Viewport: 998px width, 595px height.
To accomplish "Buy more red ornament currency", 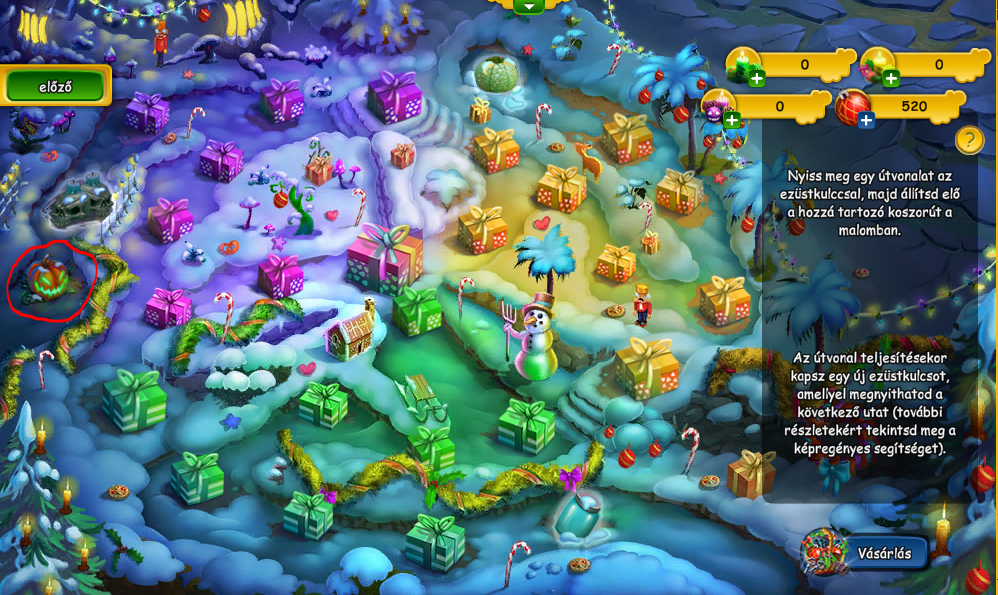I will tap(866, 120).
